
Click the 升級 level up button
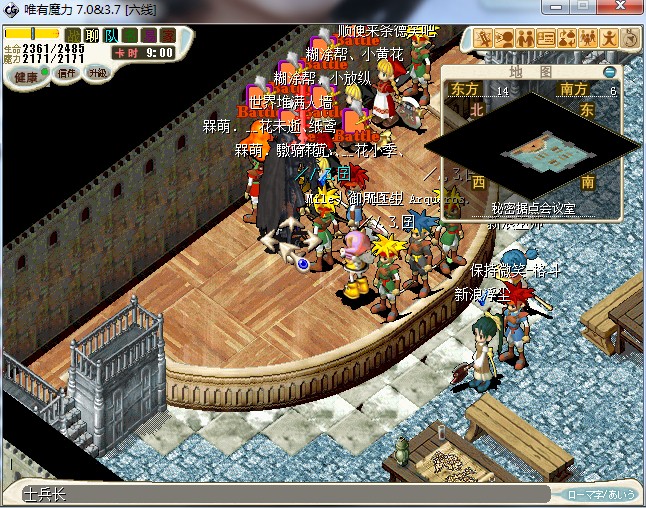click(98, 73)
